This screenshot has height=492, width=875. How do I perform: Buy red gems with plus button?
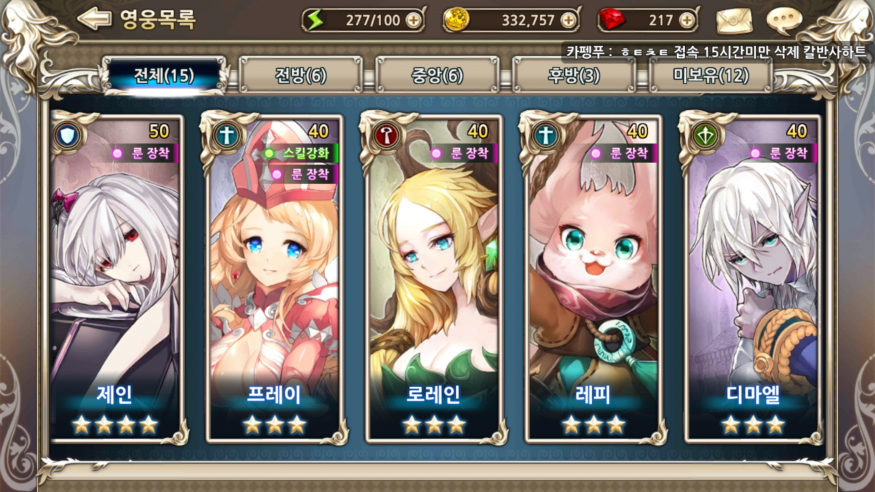[687, 20]
